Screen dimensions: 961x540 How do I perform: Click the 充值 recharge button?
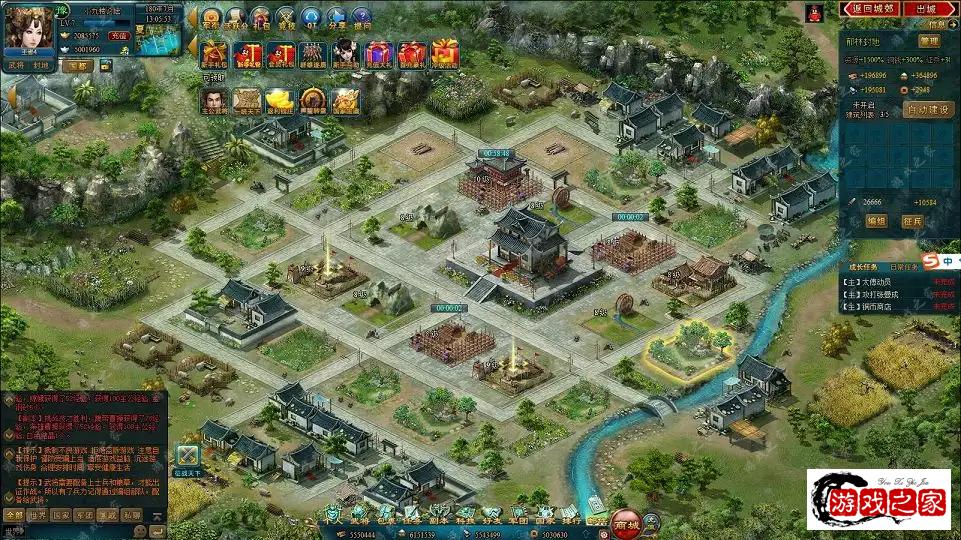[119, 35]
